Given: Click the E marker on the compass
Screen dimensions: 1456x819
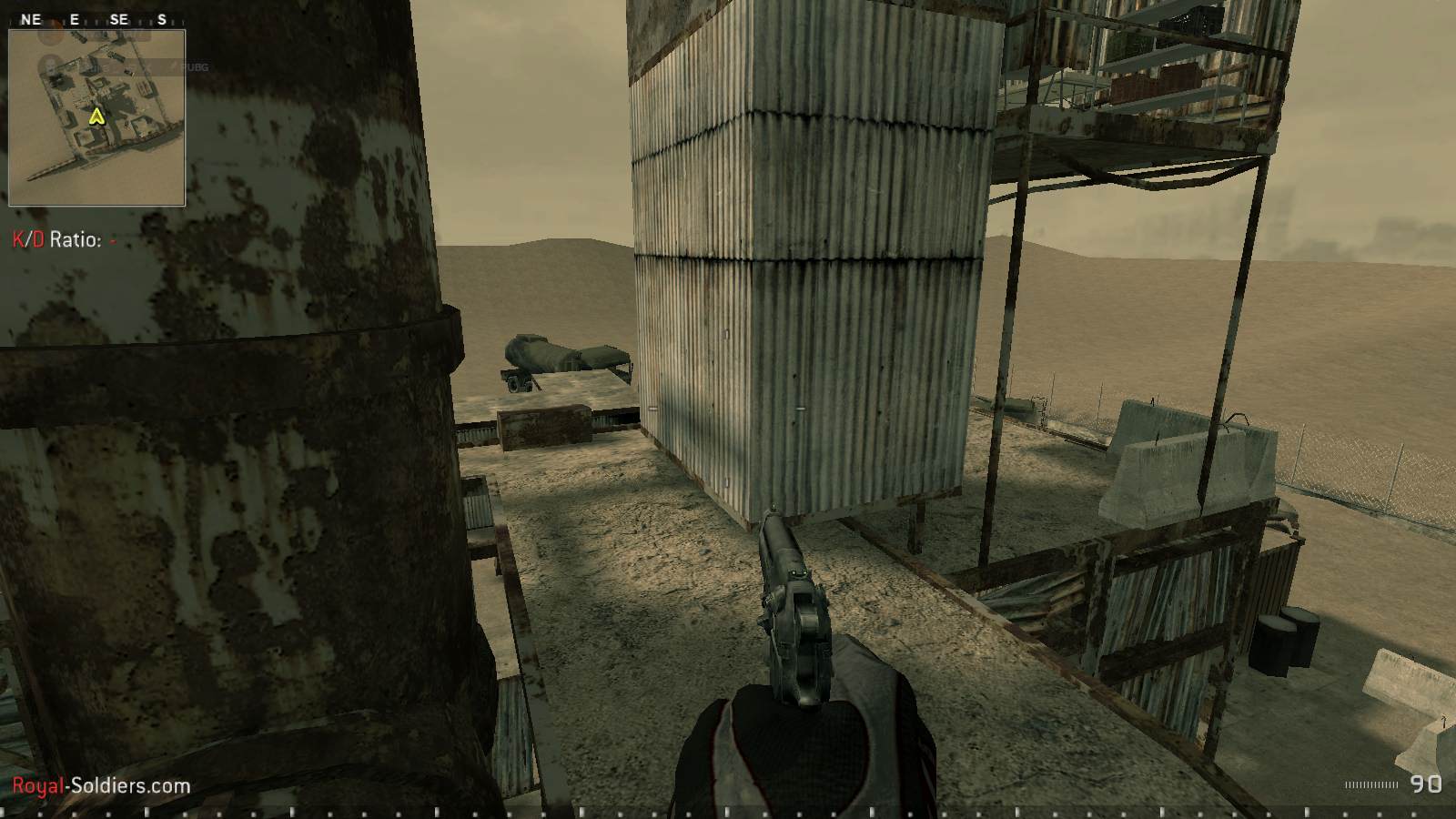Looking at the screenshot, I should [75, 18].
